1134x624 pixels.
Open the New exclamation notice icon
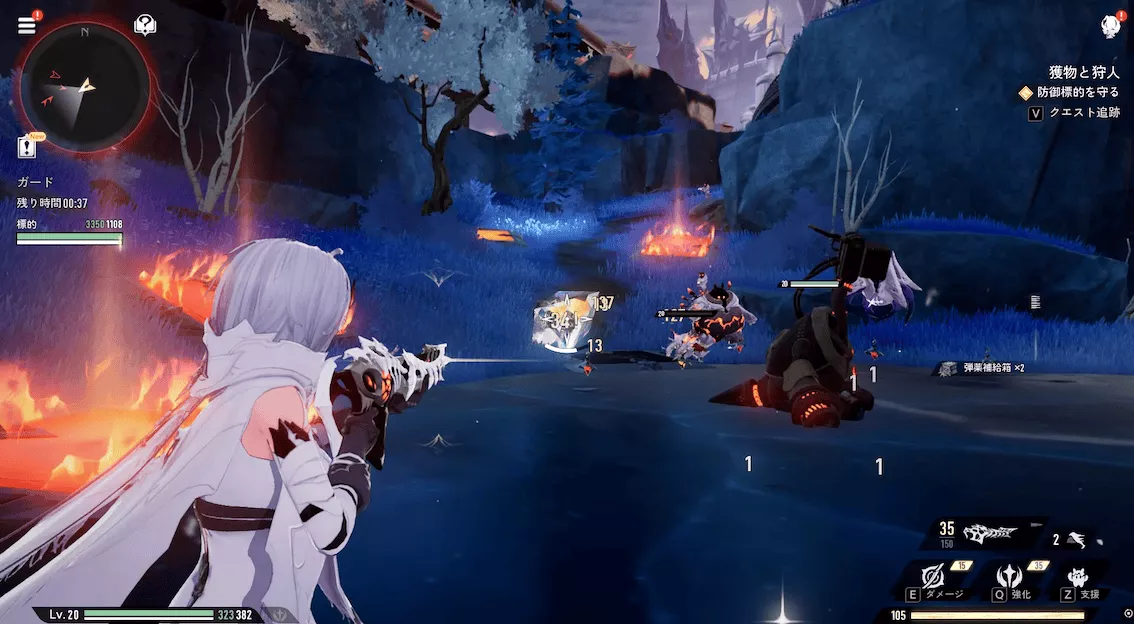pos(28,148)
